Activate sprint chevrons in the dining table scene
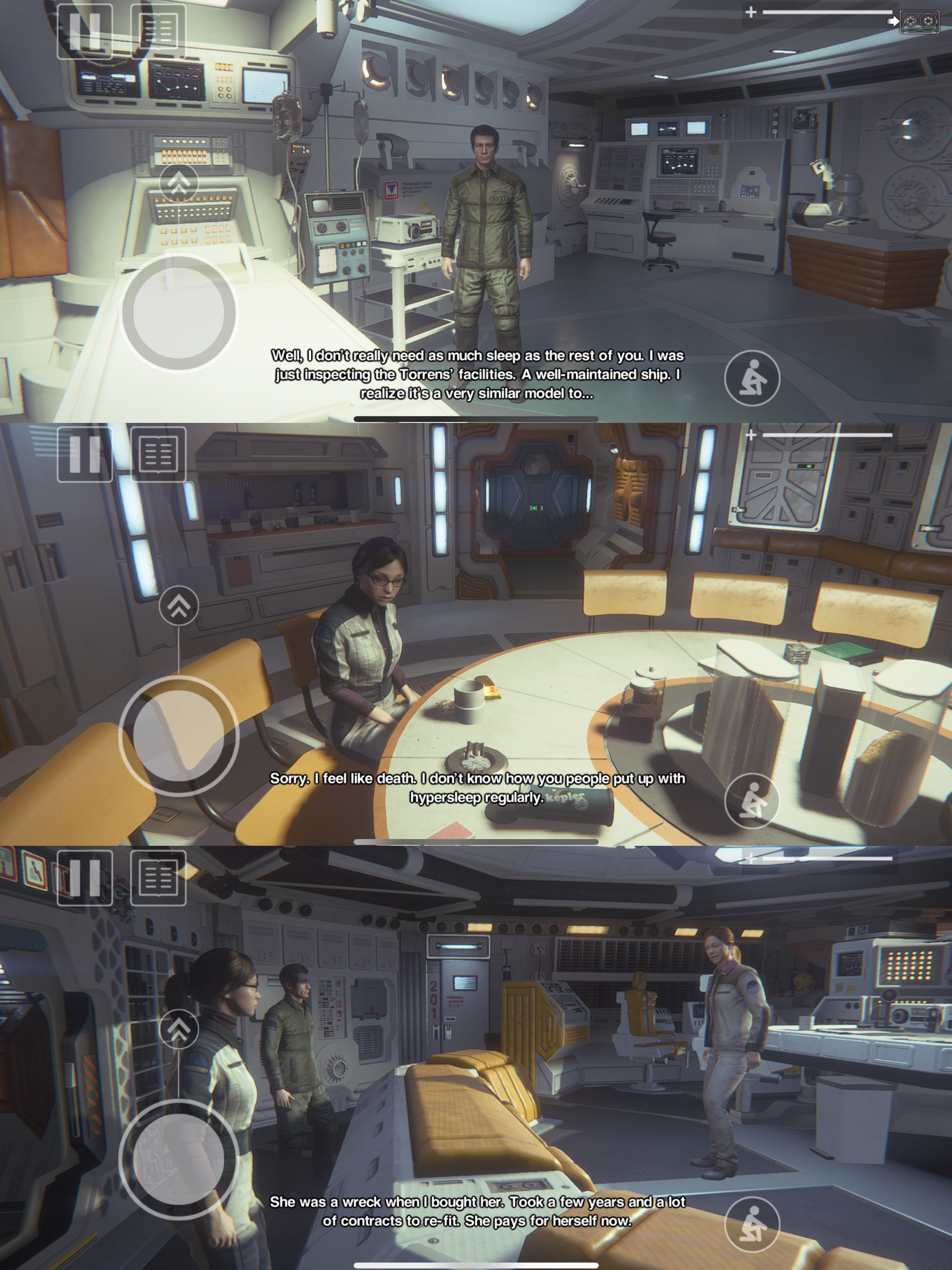The height and width of the screenshot is (1270, 952). coord(179,606)
